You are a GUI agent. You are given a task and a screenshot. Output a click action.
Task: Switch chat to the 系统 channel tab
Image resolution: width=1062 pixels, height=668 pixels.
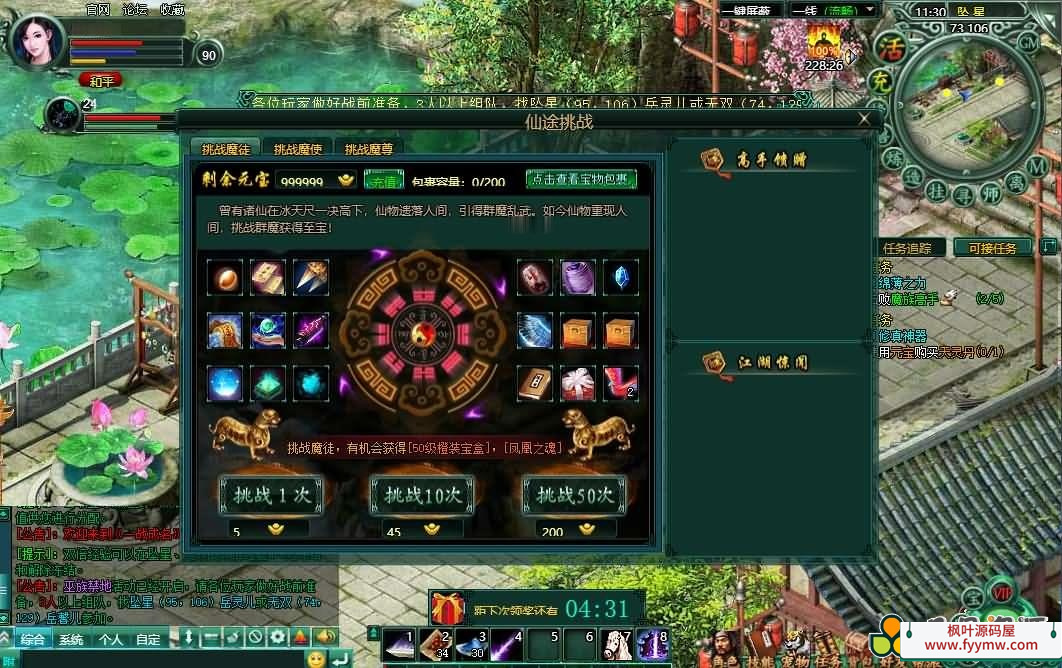point(71,639)
